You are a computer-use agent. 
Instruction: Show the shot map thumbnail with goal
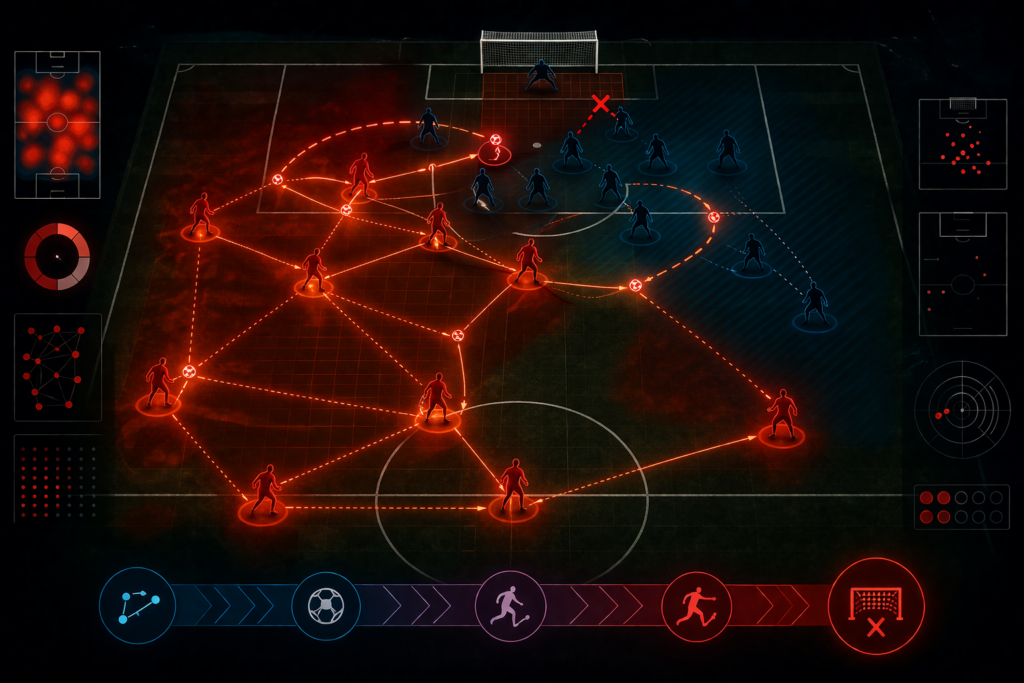962,144
